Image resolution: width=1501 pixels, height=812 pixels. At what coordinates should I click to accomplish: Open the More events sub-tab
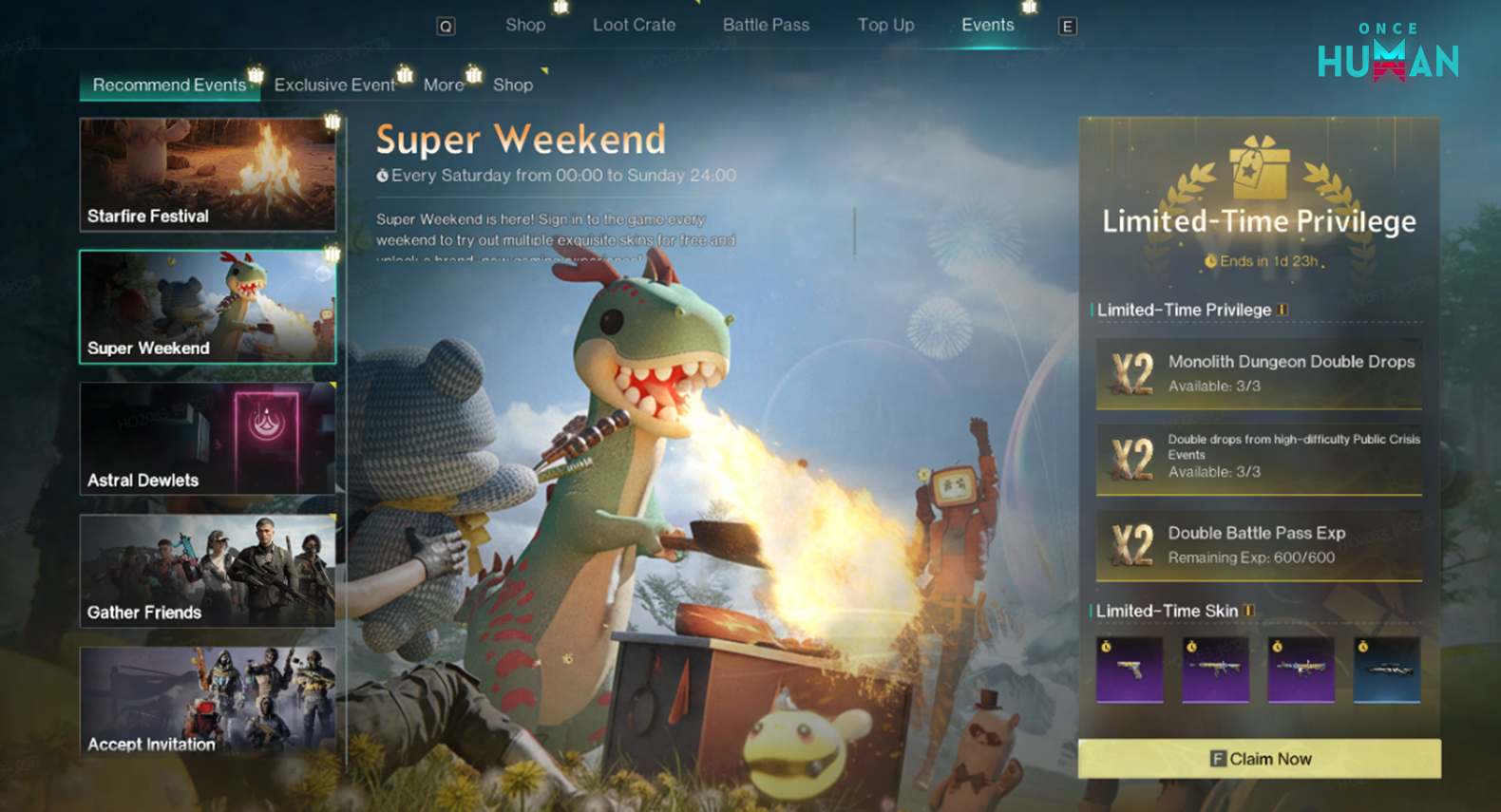pyautogui.click(x=444, y=85)
